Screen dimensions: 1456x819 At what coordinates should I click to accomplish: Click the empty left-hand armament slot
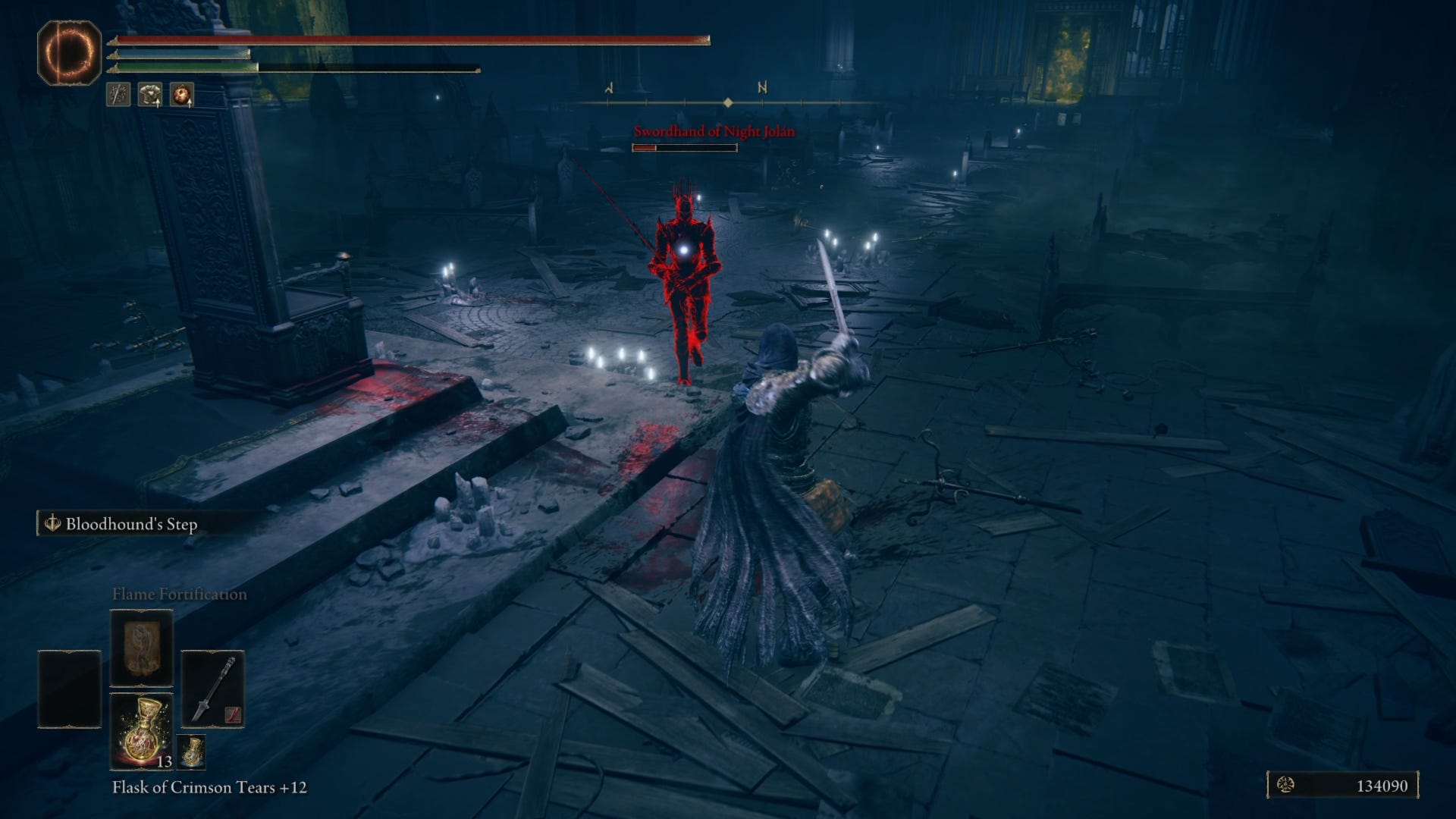tap(70, 689)
